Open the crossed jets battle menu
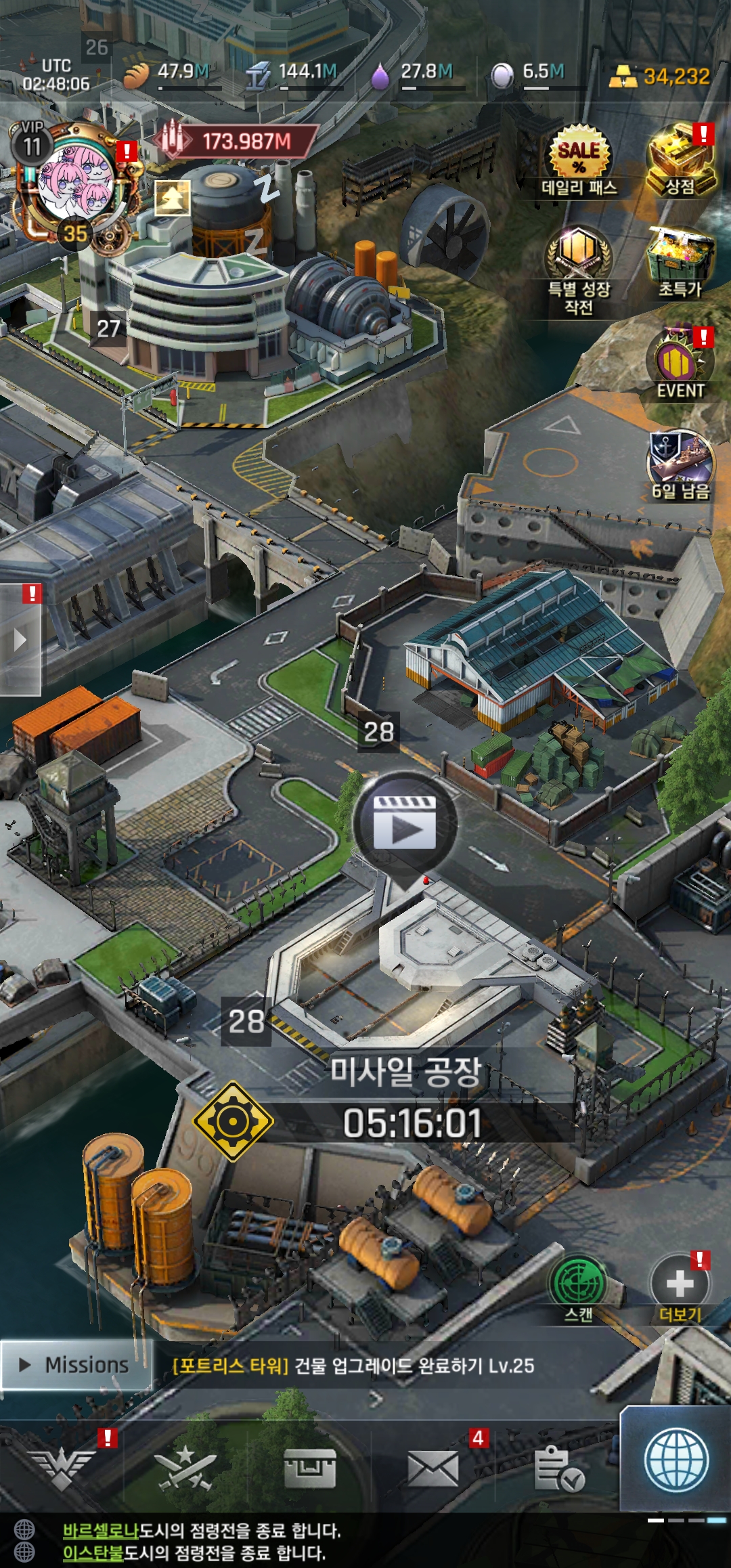731x1568 pixels. pyautogui.click(x=185, y=1468)
